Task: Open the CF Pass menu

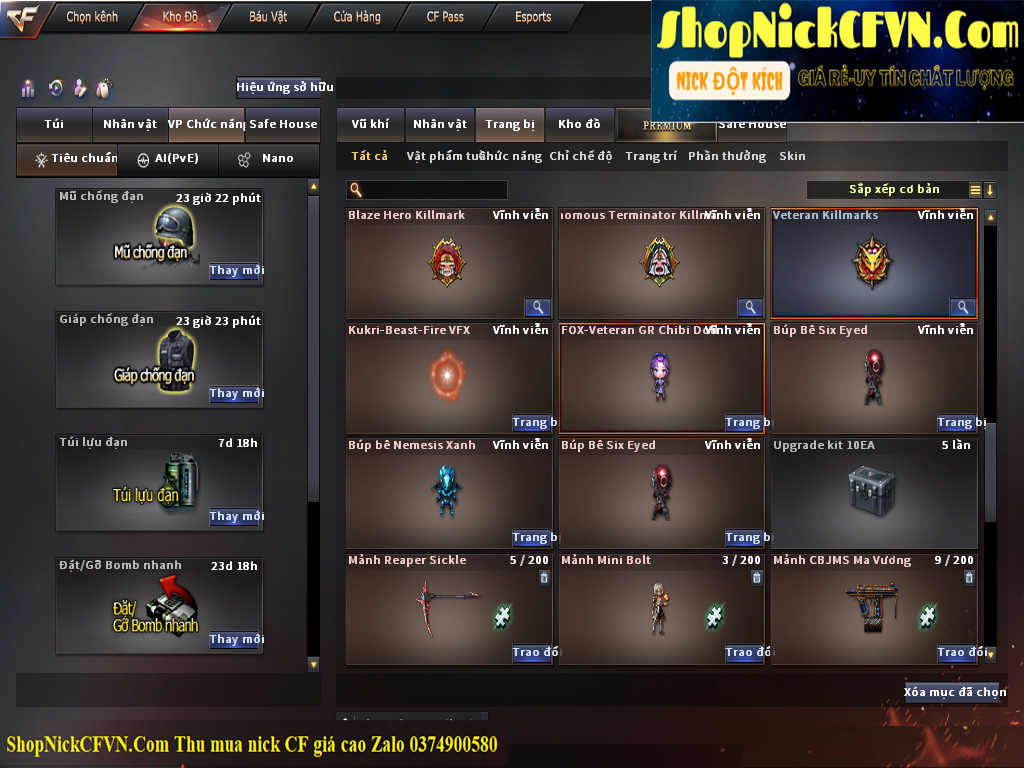Action: [445, 17]
